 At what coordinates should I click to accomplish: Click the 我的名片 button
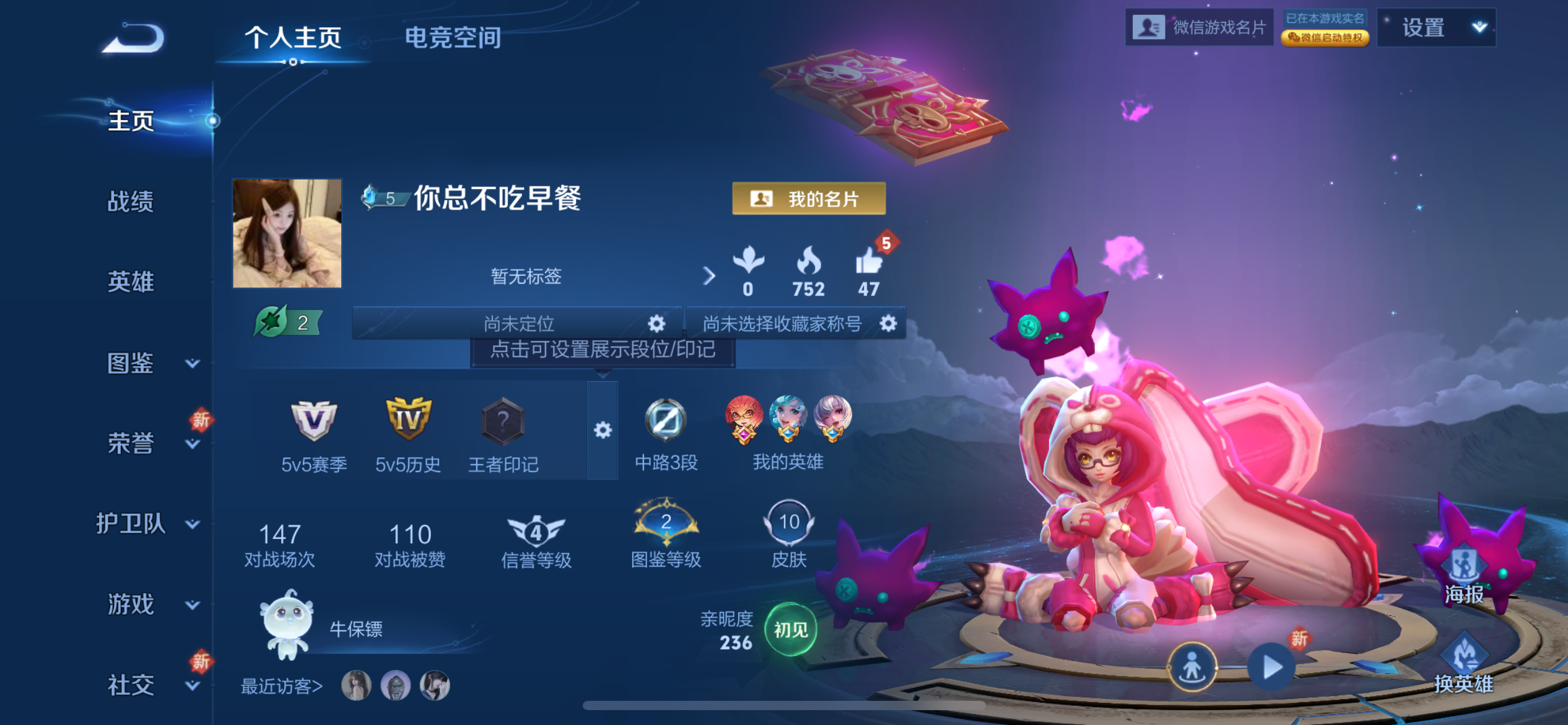(x=809, y=198)
